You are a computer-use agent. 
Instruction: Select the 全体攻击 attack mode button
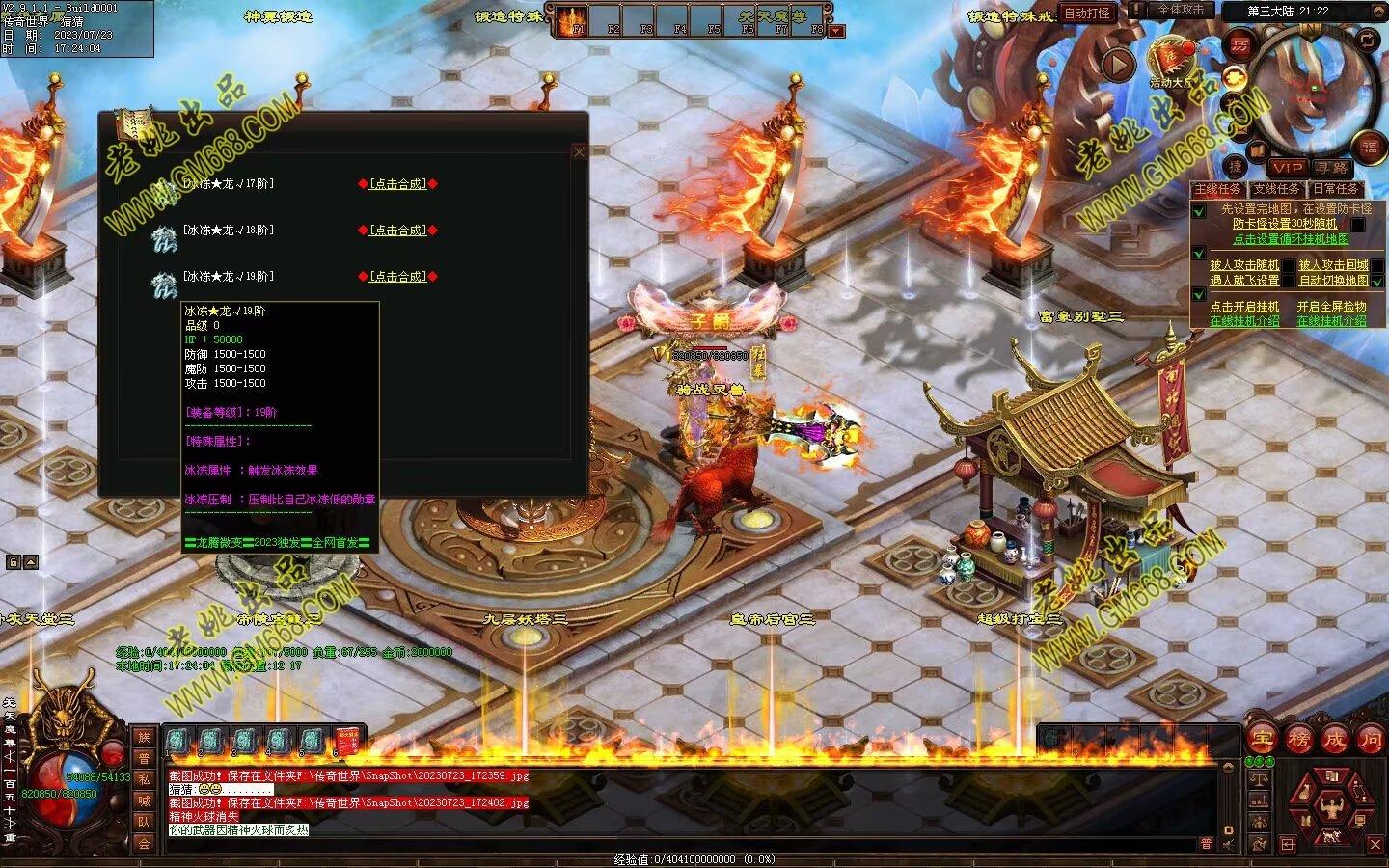coord(1180,11)
